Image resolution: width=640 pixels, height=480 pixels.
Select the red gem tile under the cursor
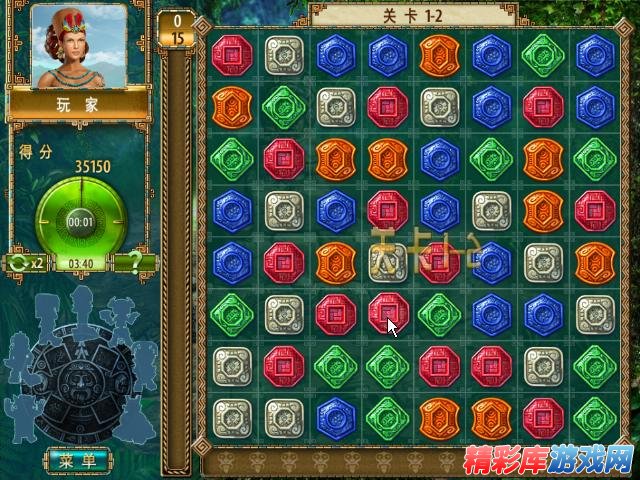coord(387,312)
